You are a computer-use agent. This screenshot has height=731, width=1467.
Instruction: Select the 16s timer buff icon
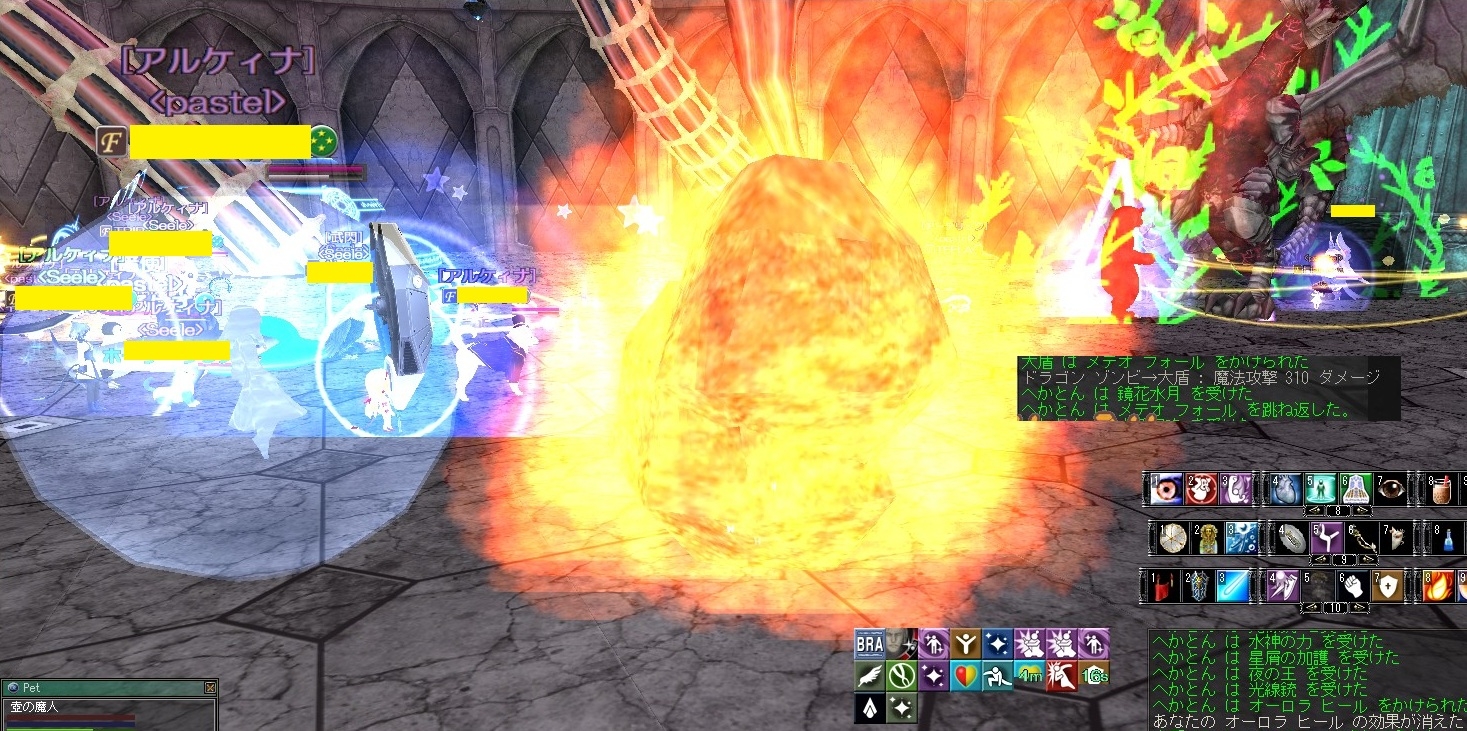click(1094, 676)
